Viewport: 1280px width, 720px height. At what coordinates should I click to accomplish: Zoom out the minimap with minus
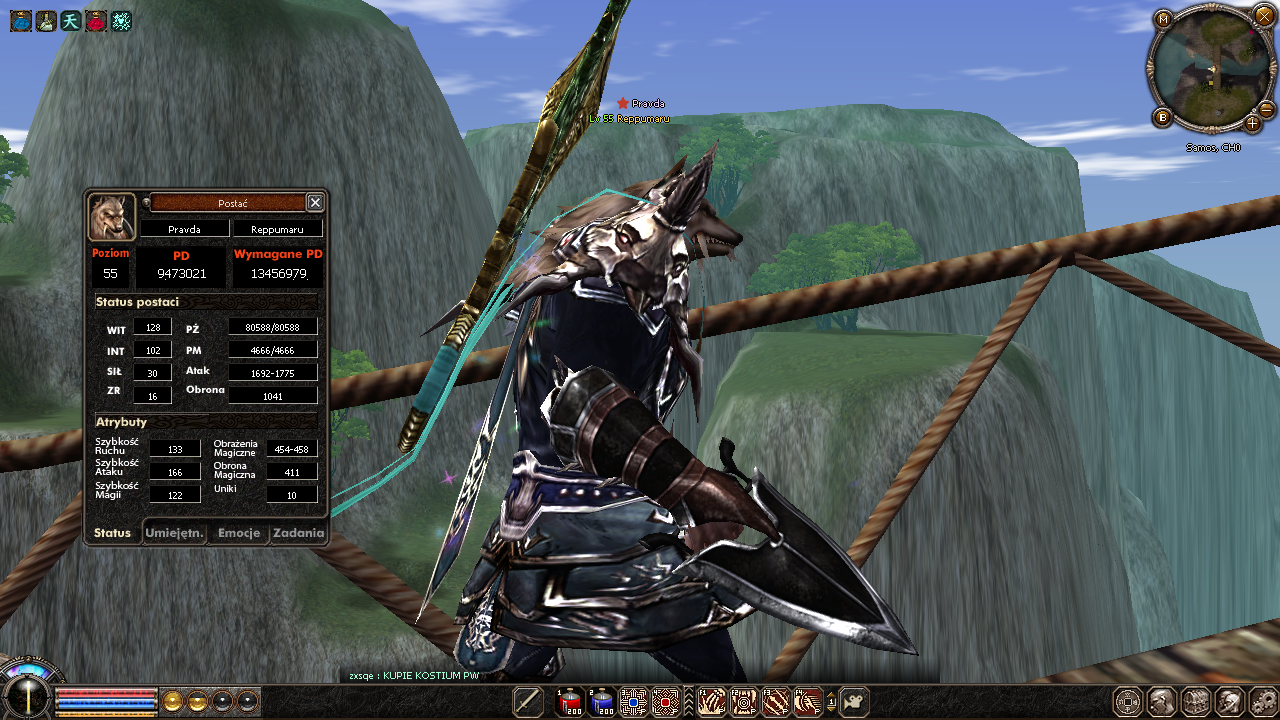[x=1266, y=109]
